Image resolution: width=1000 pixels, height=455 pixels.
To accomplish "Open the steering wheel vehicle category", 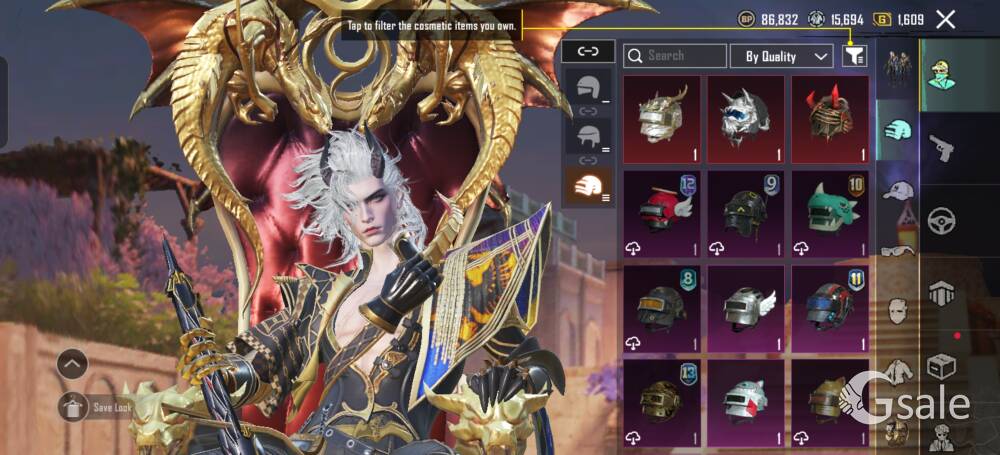I will point(941,220).
